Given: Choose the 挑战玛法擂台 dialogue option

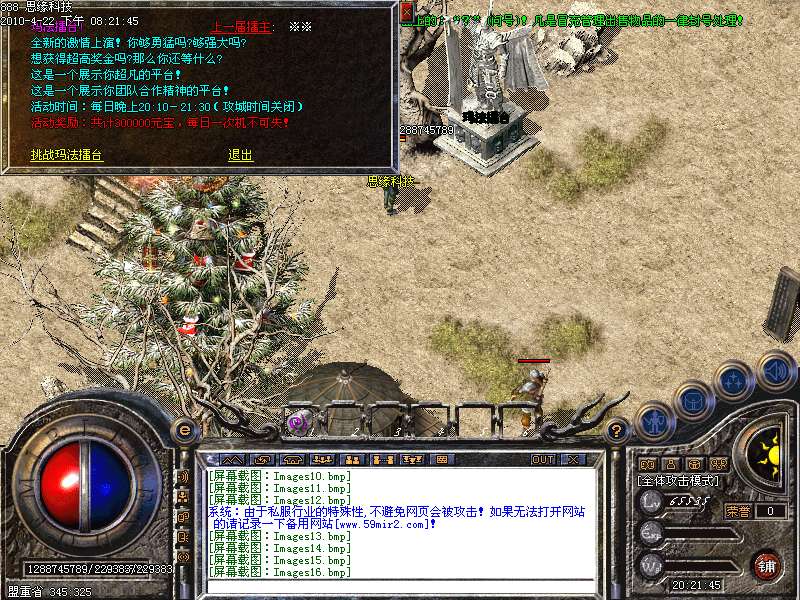Looking at the screenshot, I should [66, 155].
